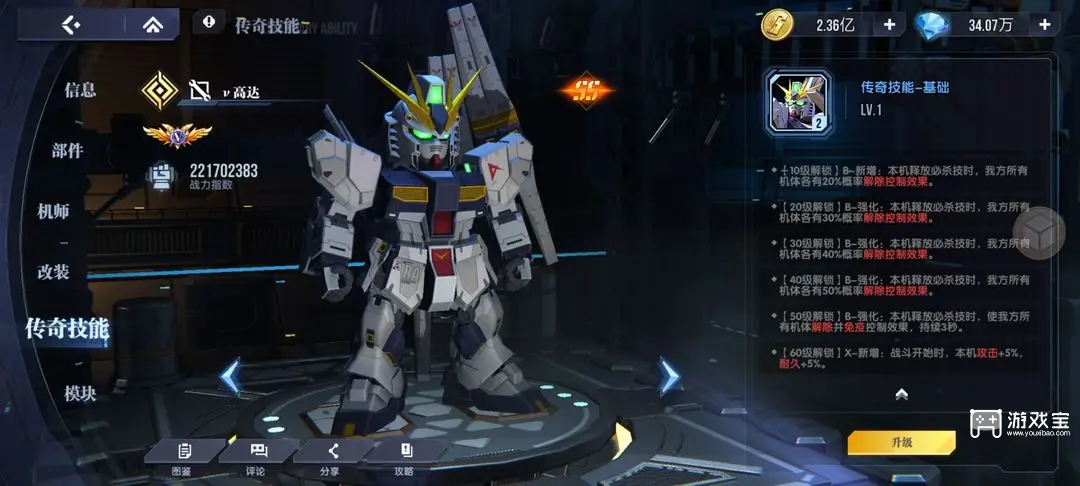
Task: Select the legendary skill Gundam portrait icon
Action: coord(799,103)
